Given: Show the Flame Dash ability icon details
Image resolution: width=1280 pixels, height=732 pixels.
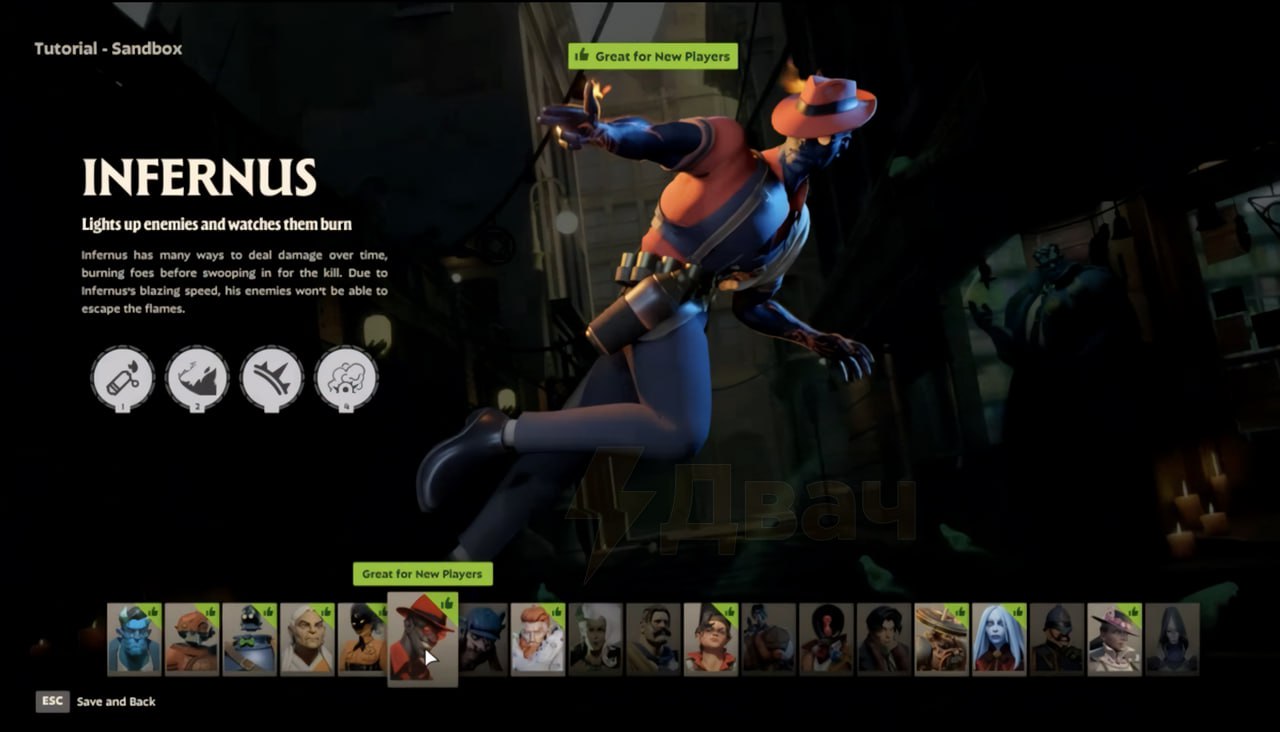Looking at the screenshot, I should click(197, 378).
